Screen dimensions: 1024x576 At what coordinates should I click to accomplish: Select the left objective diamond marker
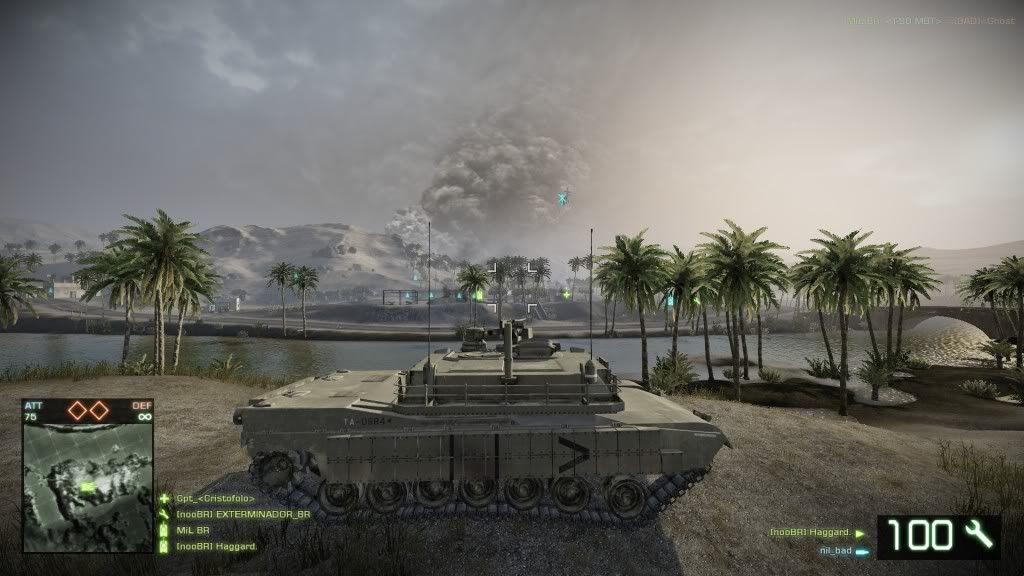click(77, 410)
